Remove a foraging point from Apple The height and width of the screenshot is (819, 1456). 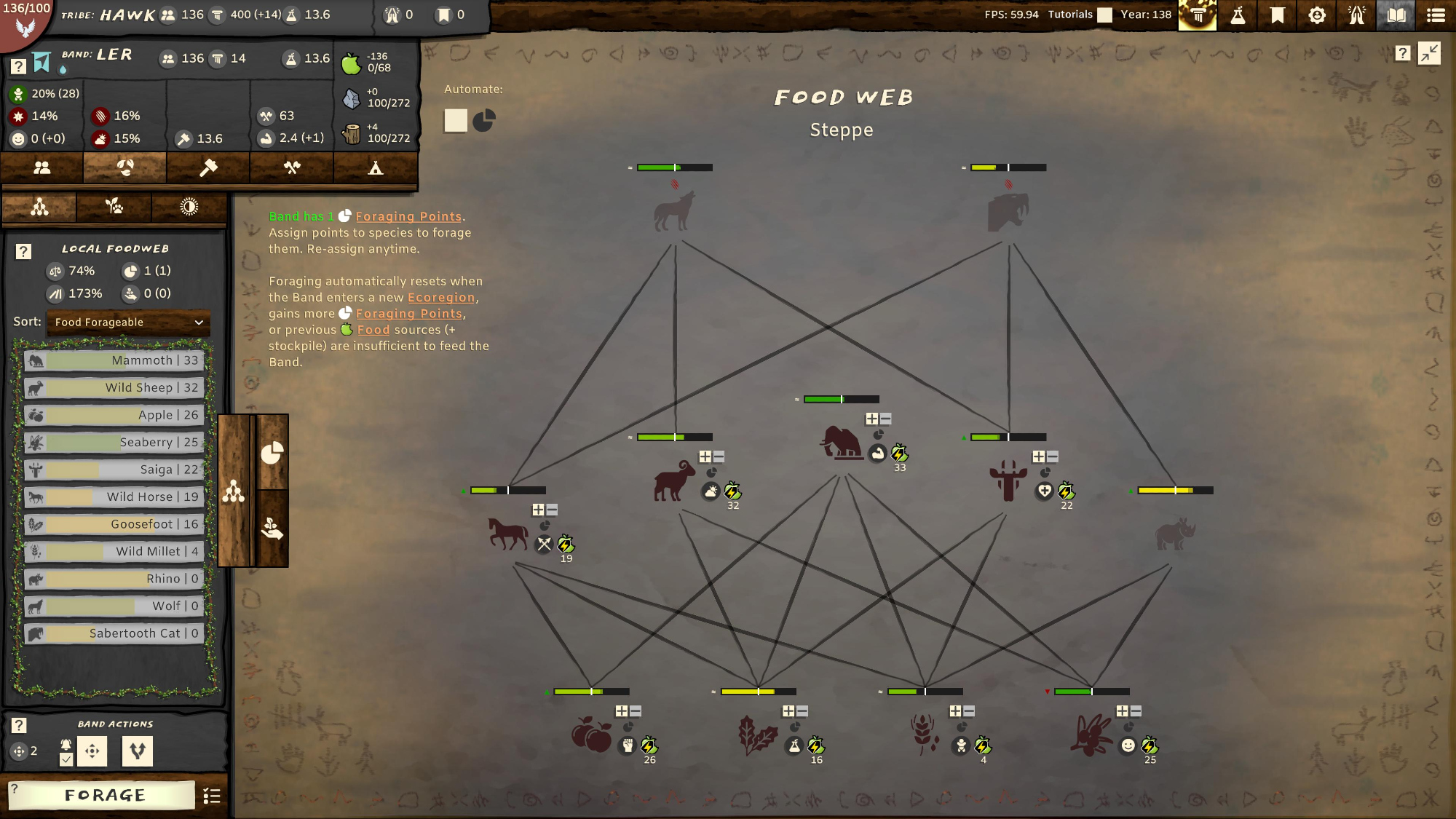point(636,711)
